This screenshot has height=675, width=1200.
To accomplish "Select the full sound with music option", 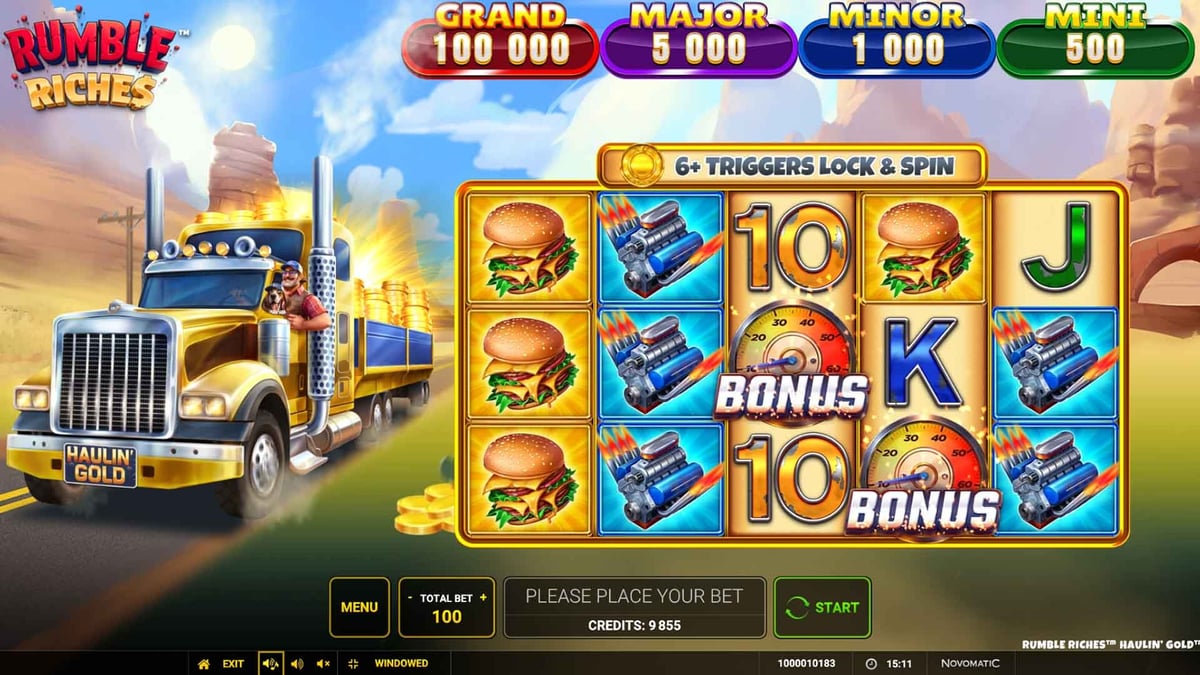I will tap(270, 663).
